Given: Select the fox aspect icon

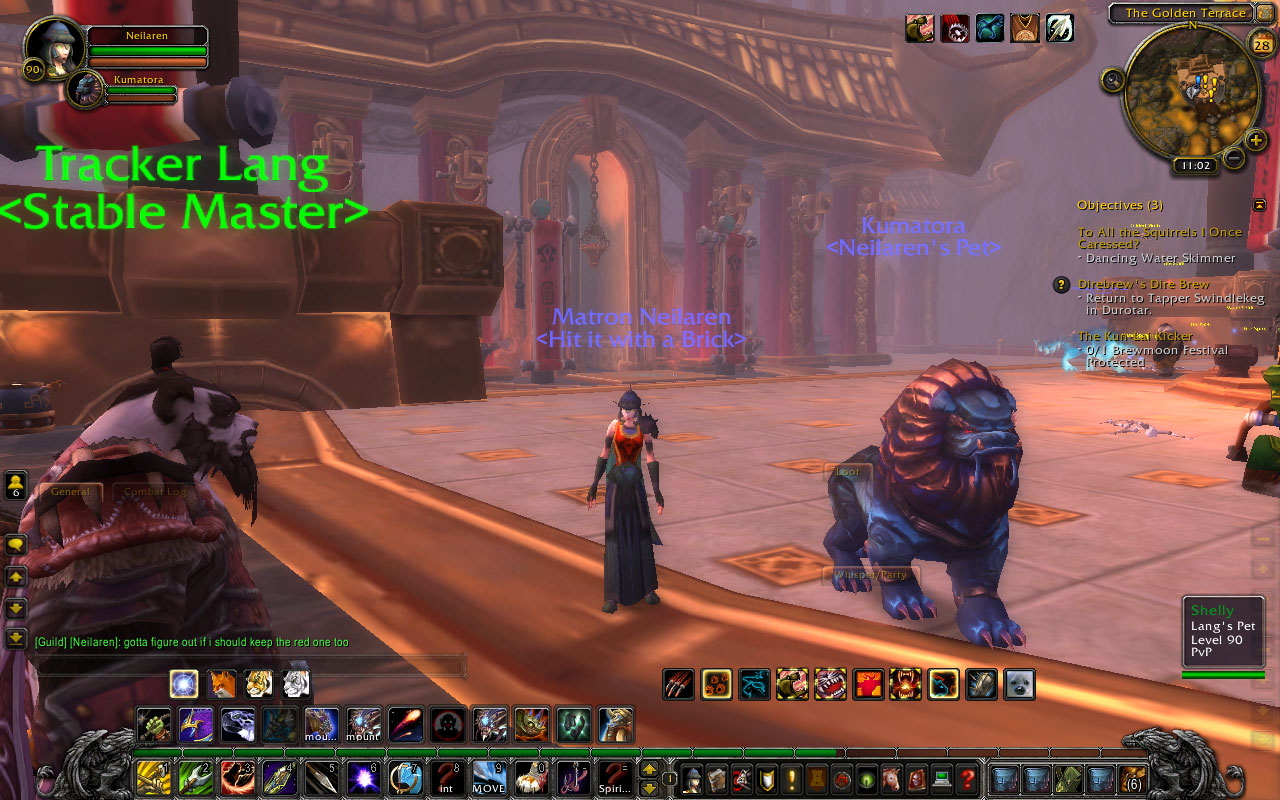Looking at the screenshot, I should pos(222,684).
